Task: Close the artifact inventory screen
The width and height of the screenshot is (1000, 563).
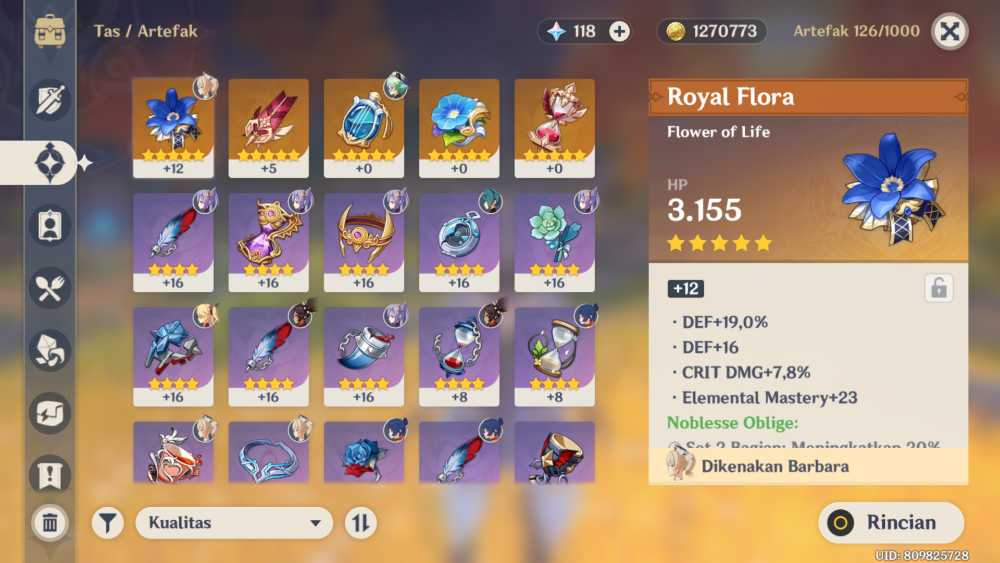Action: coord(949,31)
